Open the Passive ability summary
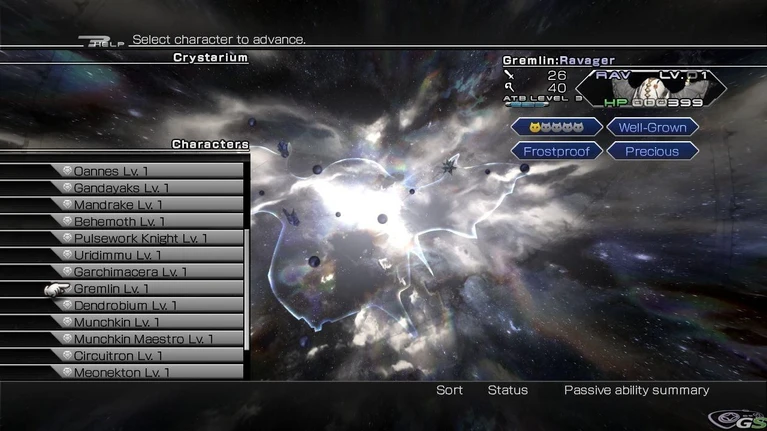 pos(636,390)
